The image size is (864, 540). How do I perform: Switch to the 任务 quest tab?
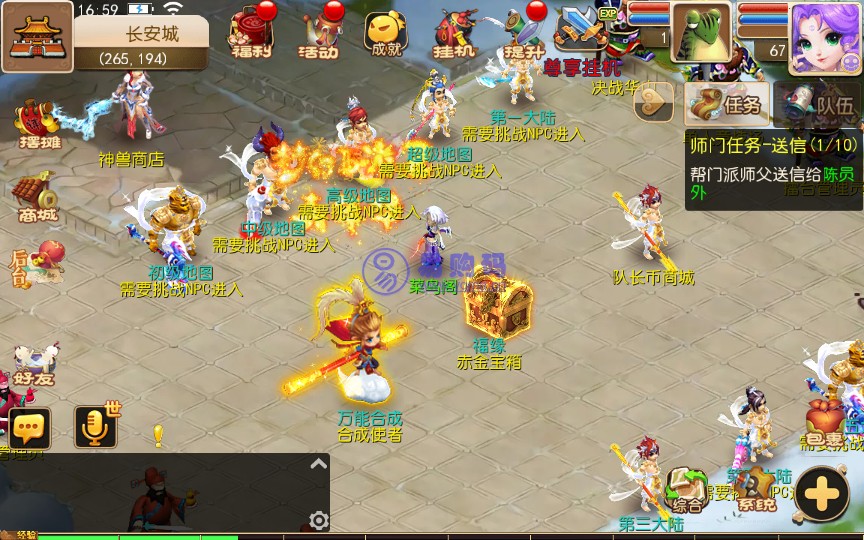728,104
